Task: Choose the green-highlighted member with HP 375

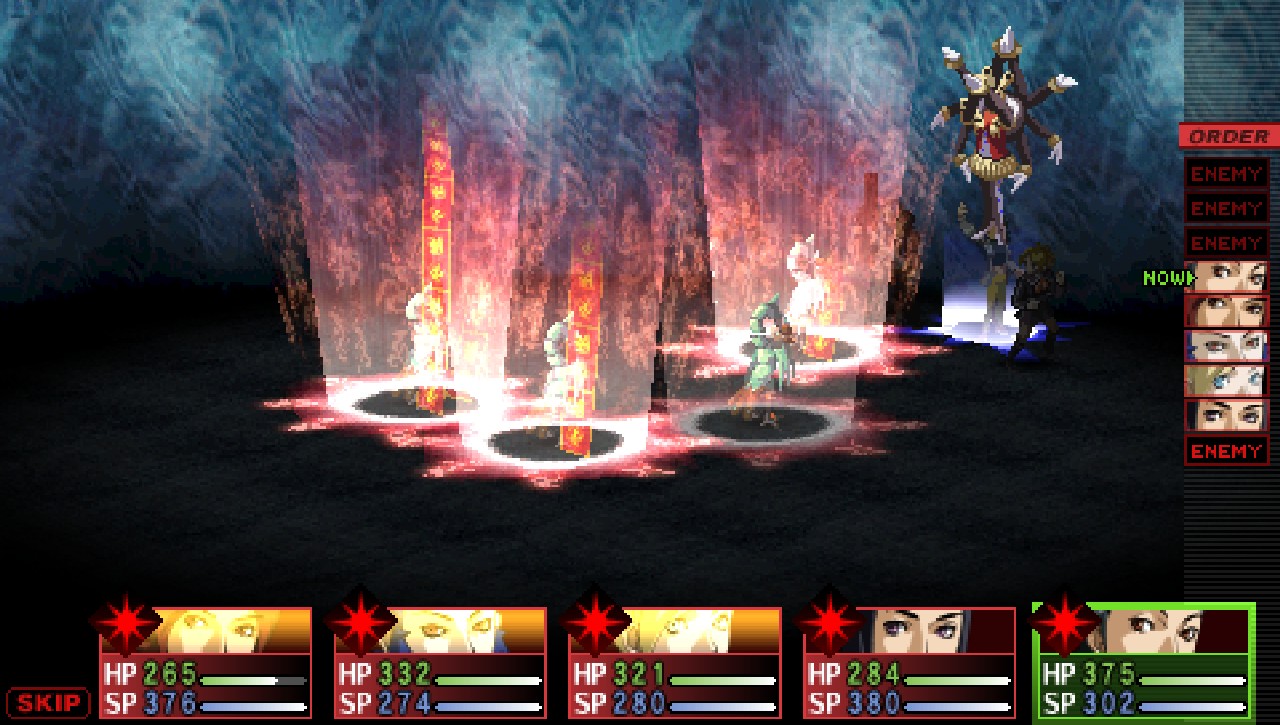Action: (x=1144, y=662)
